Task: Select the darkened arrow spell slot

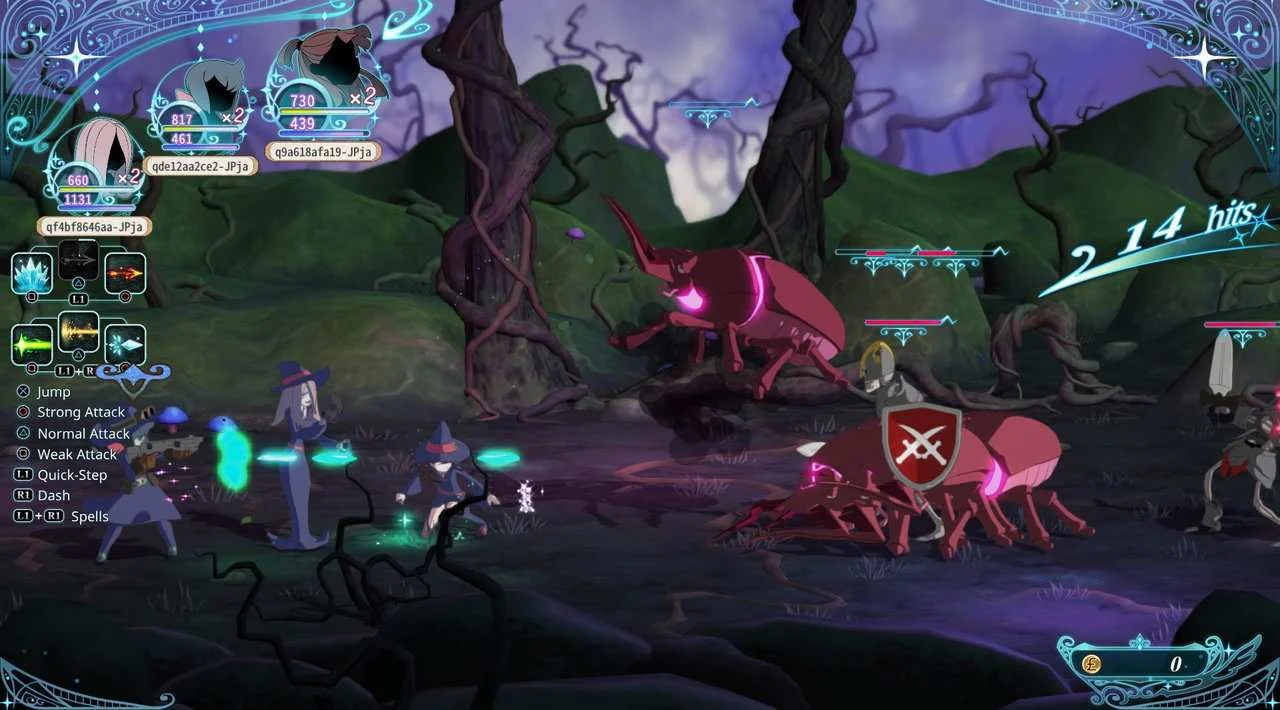Action: [x=78, y=262]
